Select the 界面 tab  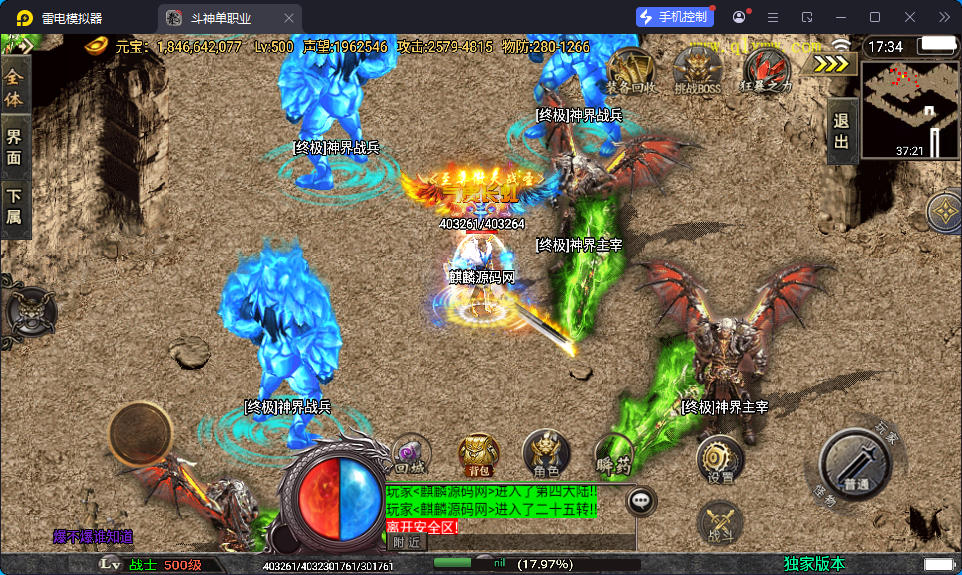tap(14, 146)
